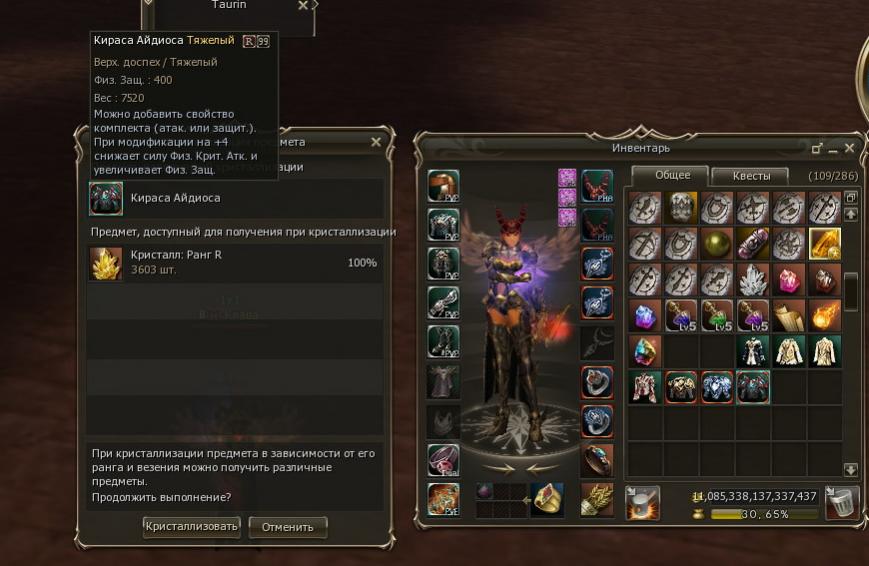This screenshot has width=869, height=566.
Task: Click the Кристалл: Ранг R result icon
Action: tap(106, 263)
